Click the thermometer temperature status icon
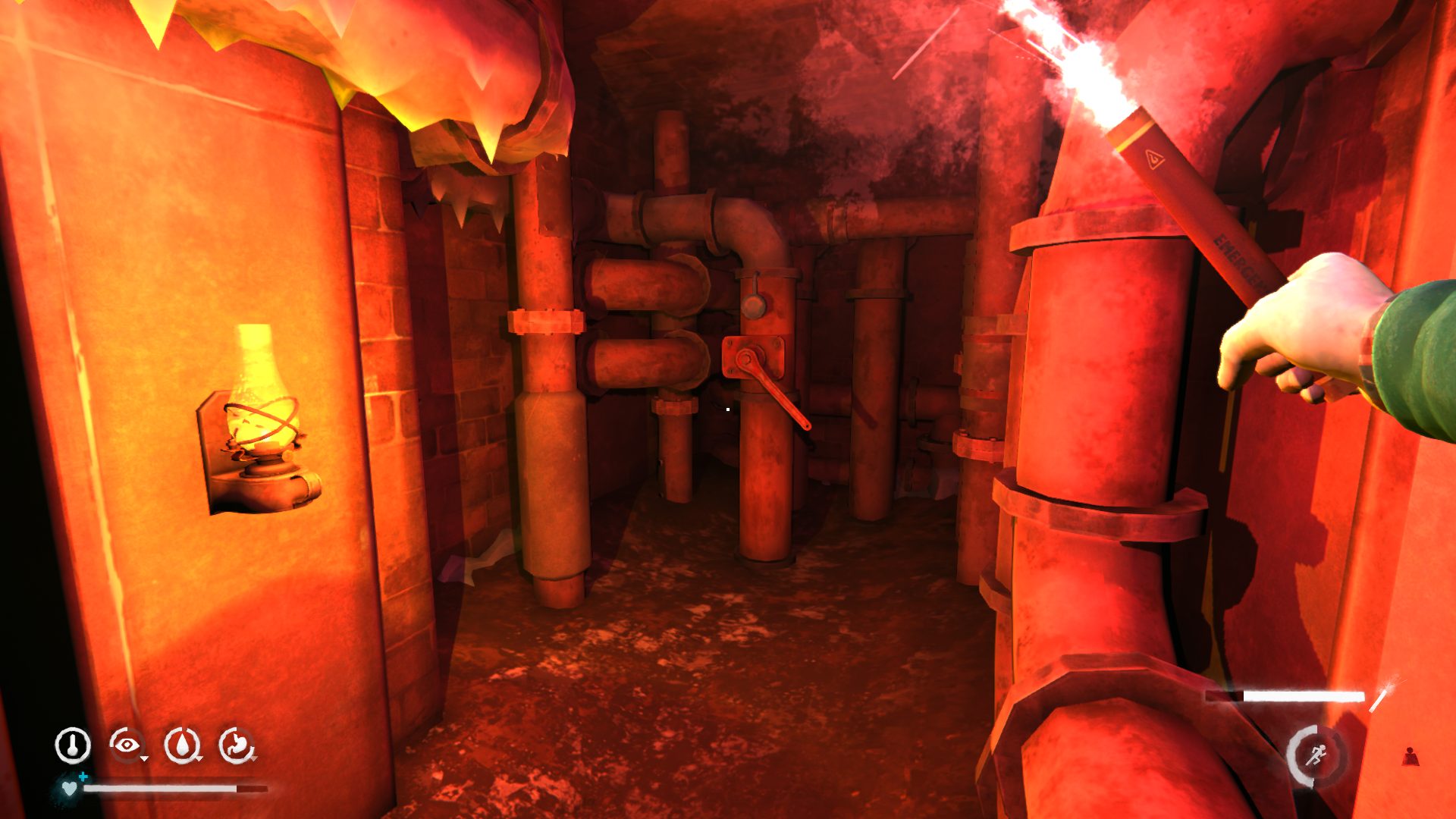 (73, 745)
